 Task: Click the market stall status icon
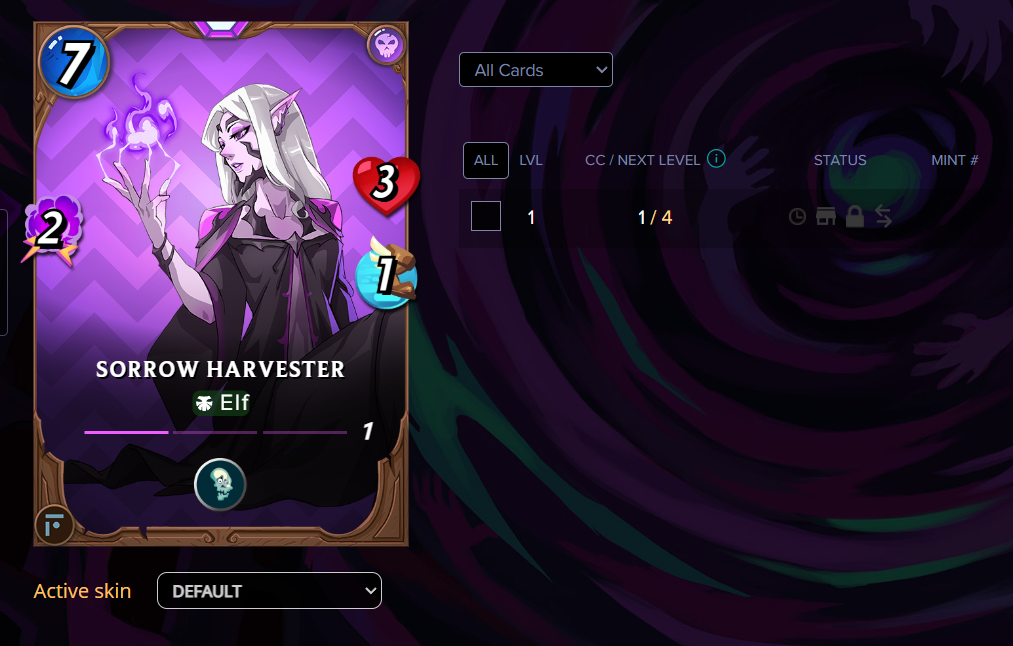[826, 216]
